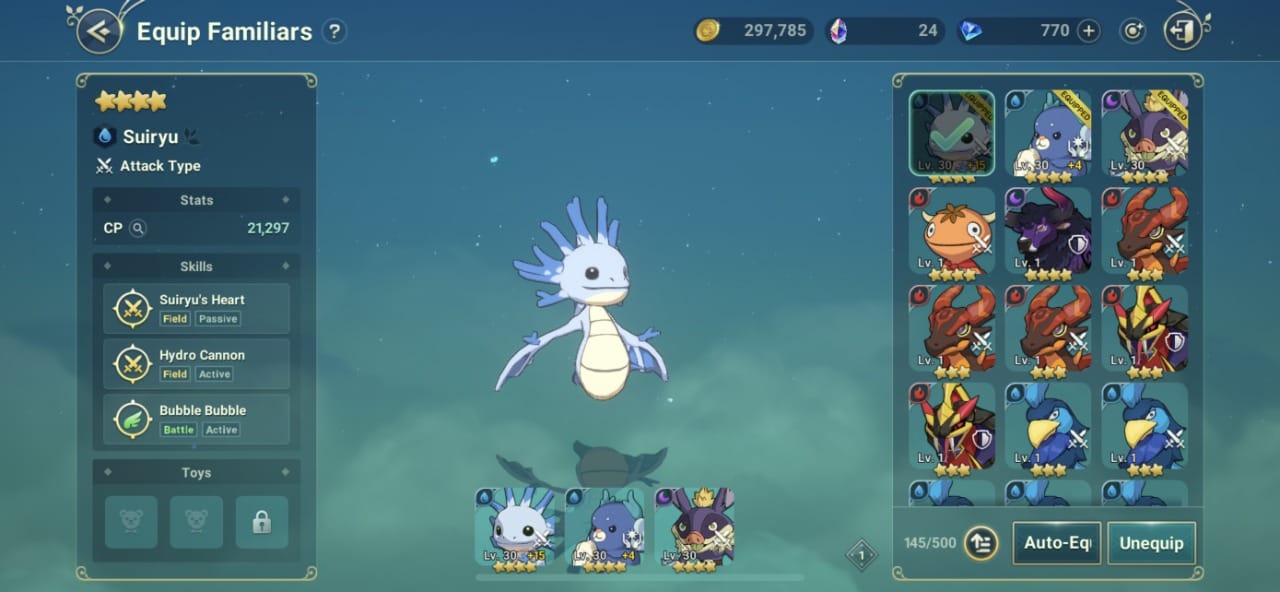The image size is (1280, 592).
Task: Inspect CP details with the magnifier icon
Action: coord(138,228)
